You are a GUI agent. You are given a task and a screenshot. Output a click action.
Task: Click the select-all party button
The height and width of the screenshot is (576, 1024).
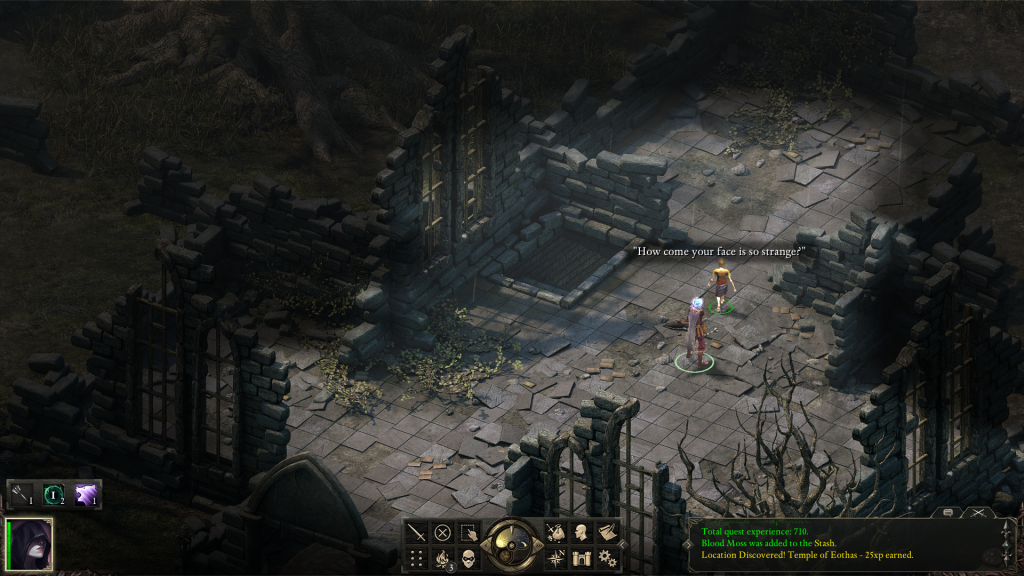coord(468,533)
